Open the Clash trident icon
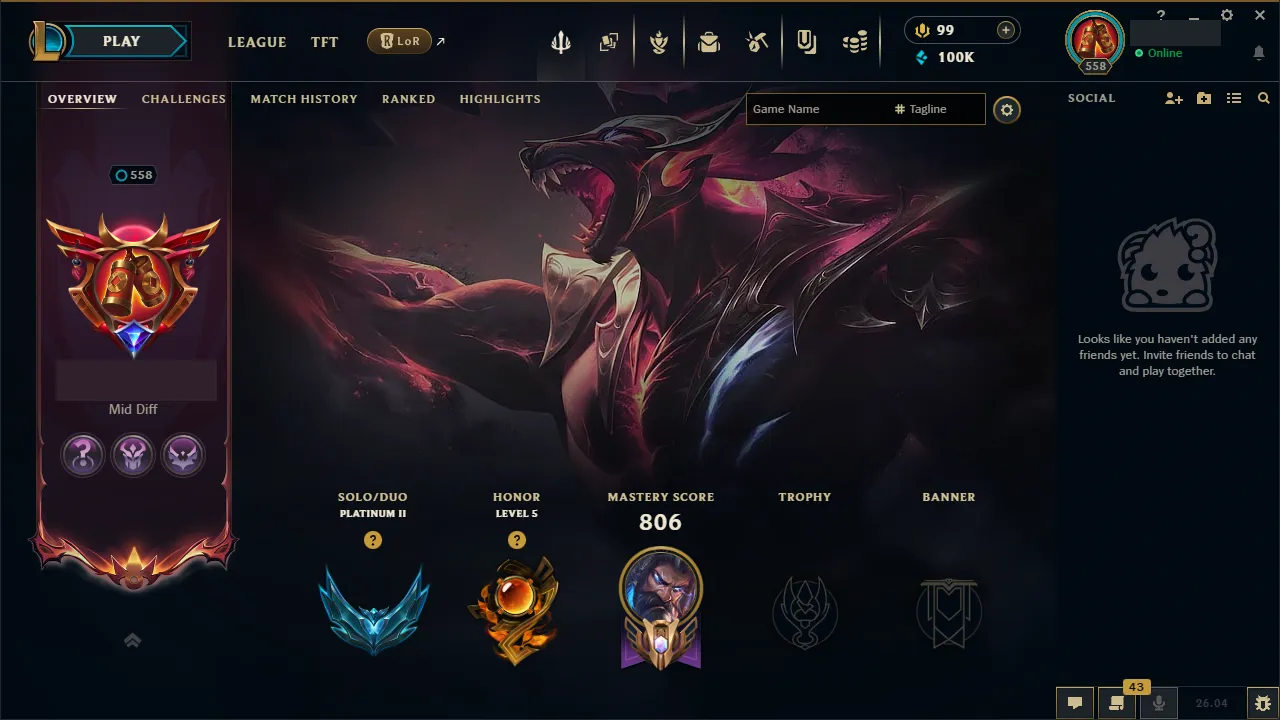 click(561, 41)
